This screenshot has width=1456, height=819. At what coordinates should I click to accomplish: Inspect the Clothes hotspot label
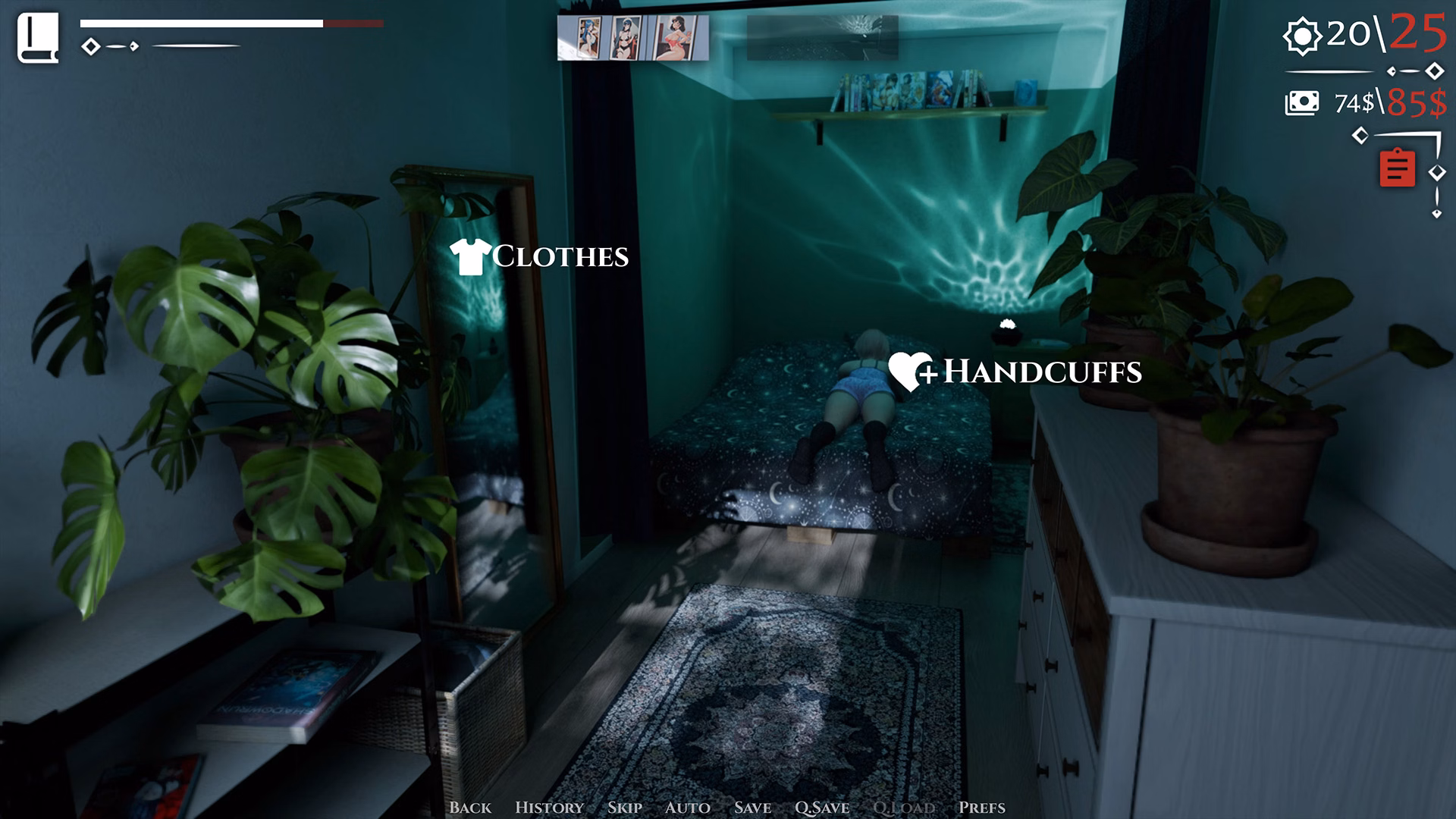click(559, 258)
